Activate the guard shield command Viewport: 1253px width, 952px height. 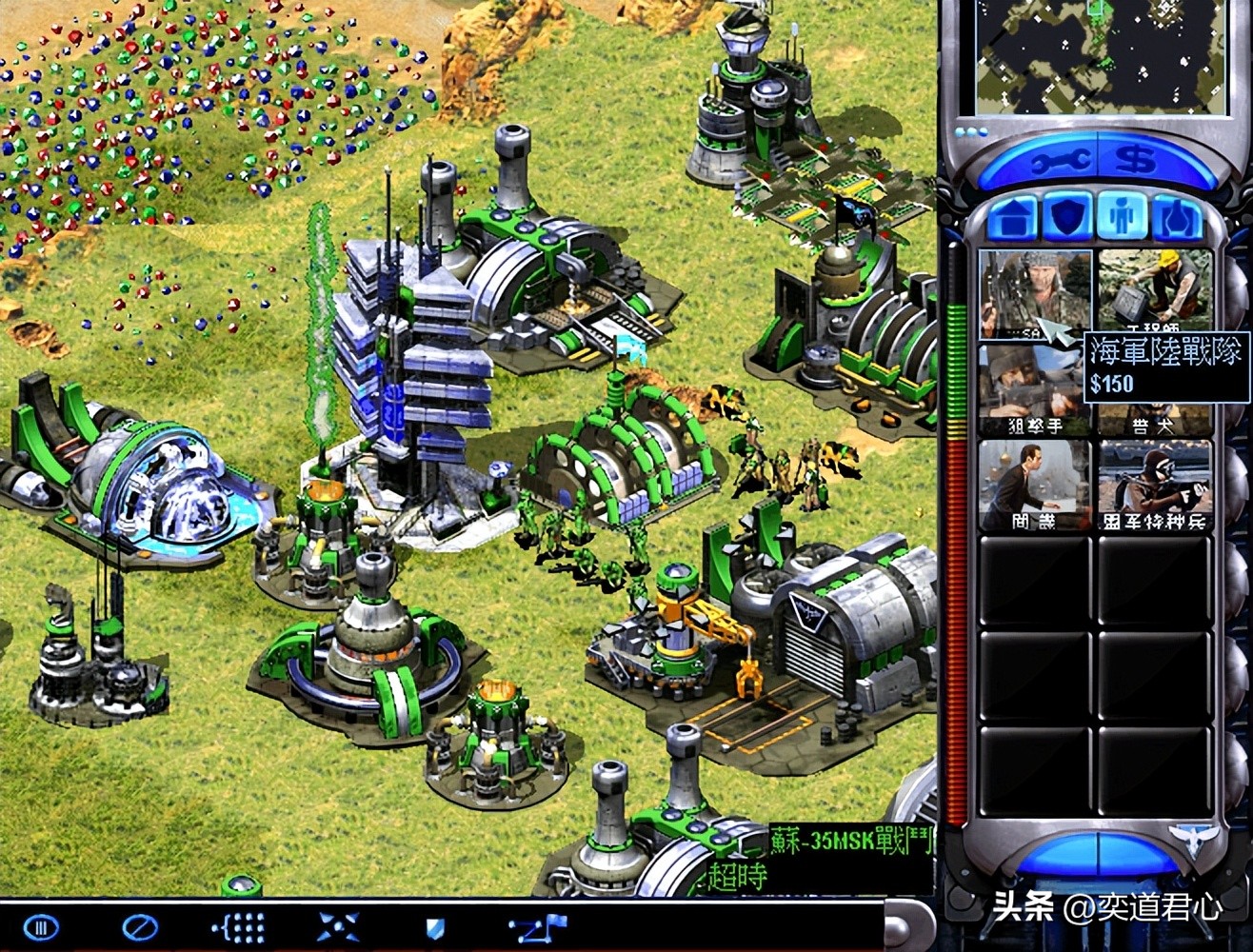(435, 926)
